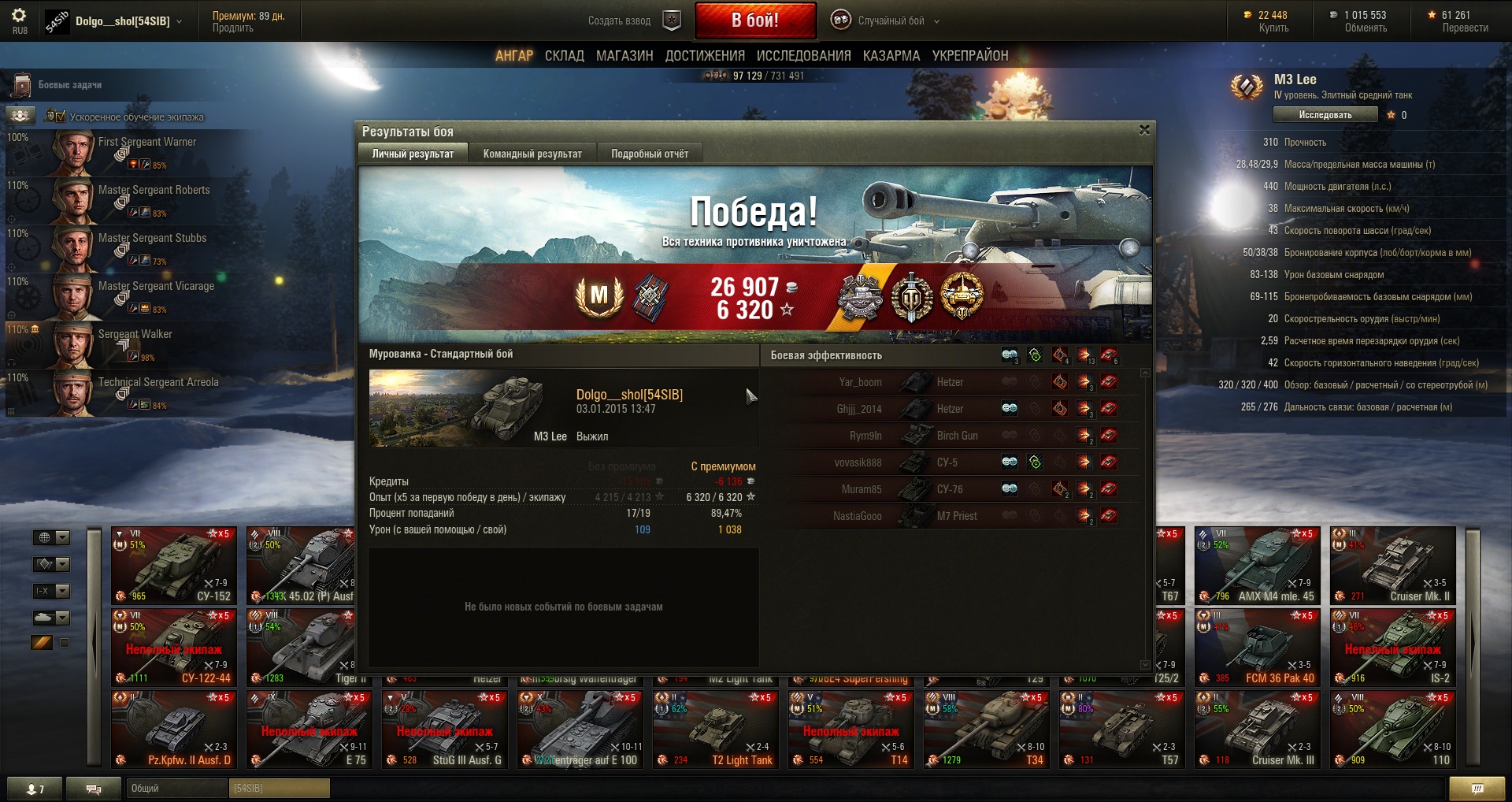1512x802 pixels.
Task: Select the Личный результат tab
Action: pos(413,154)
